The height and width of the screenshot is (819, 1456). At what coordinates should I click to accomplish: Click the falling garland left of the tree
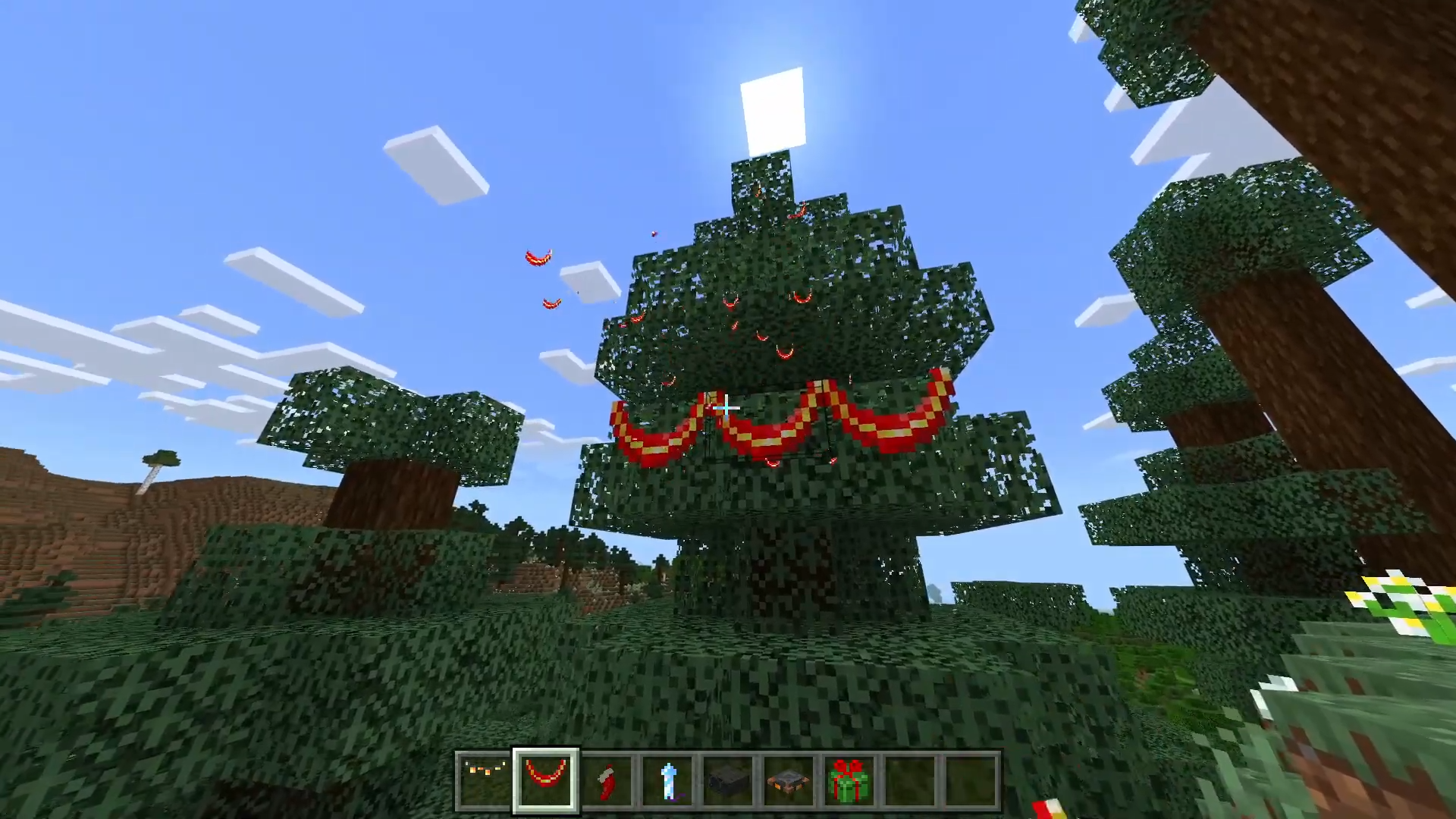[x=538, y=258]
